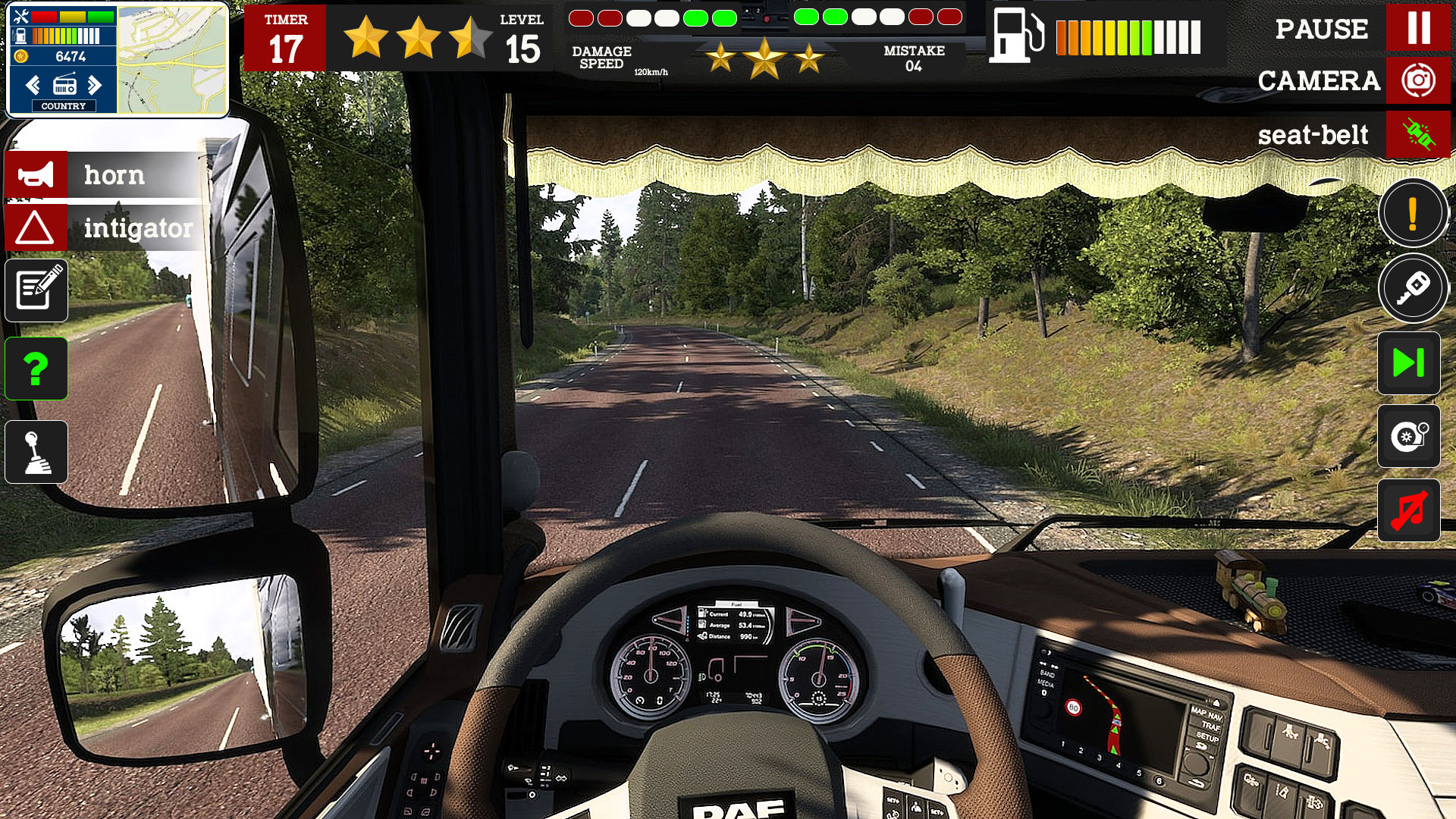Click the MISTAKE counter display
Screen dimensions: 1456x819
tap(914, 57)
